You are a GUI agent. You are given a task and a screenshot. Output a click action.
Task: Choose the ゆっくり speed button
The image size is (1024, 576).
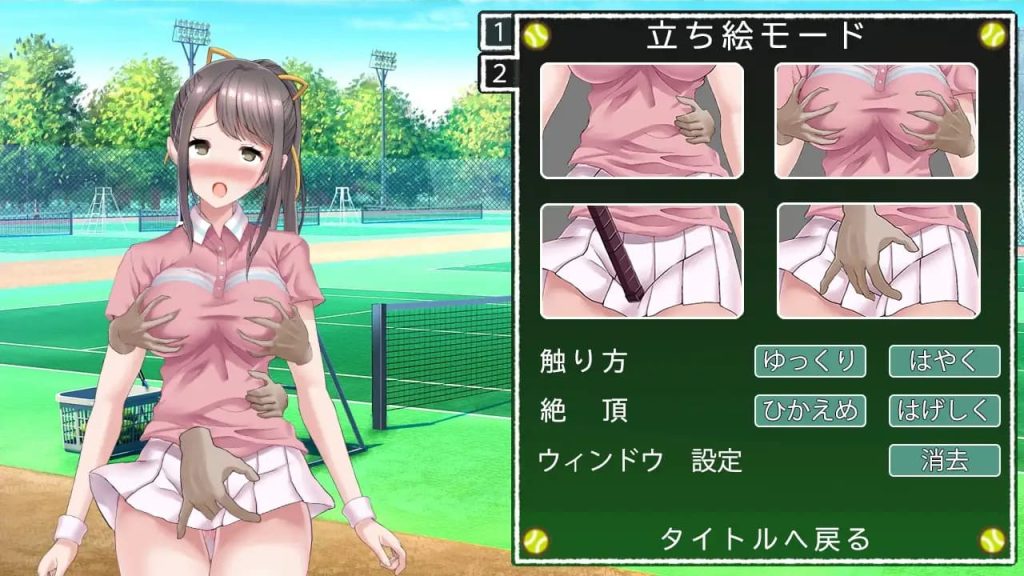tap(810, 361)
